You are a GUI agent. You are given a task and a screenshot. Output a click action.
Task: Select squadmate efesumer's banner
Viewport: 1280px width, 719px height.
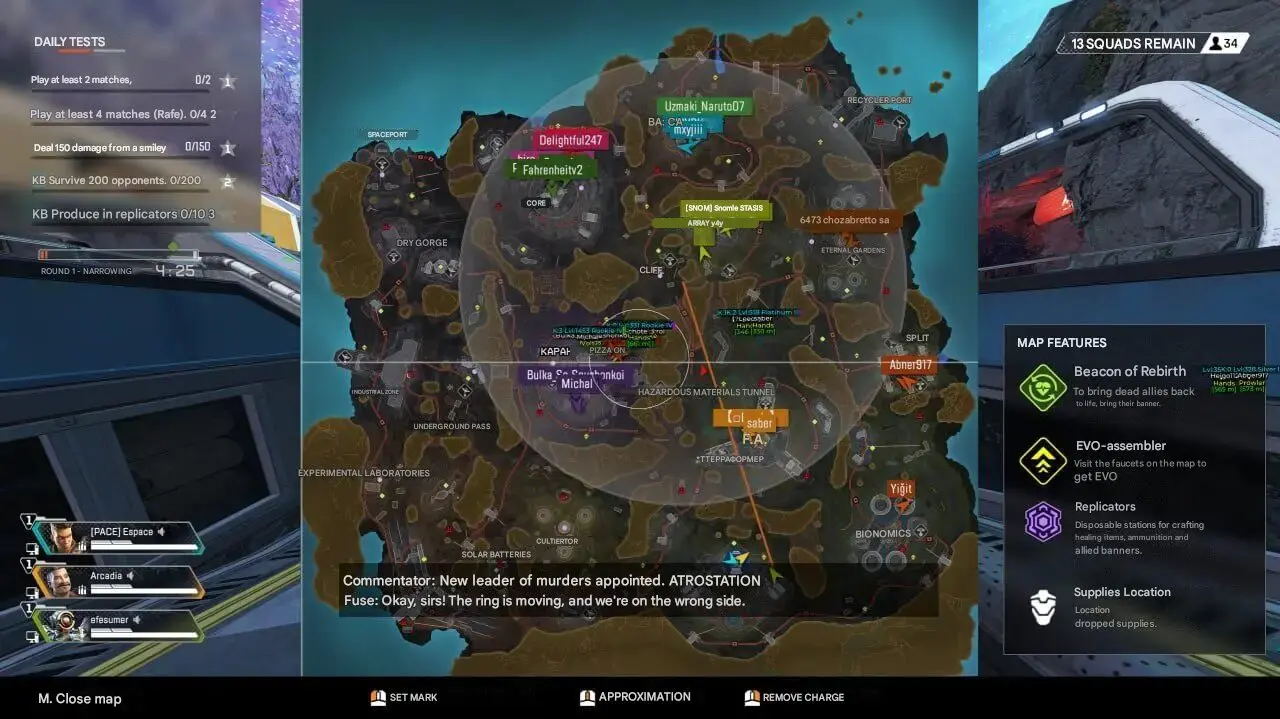click(x=118, y=625)
